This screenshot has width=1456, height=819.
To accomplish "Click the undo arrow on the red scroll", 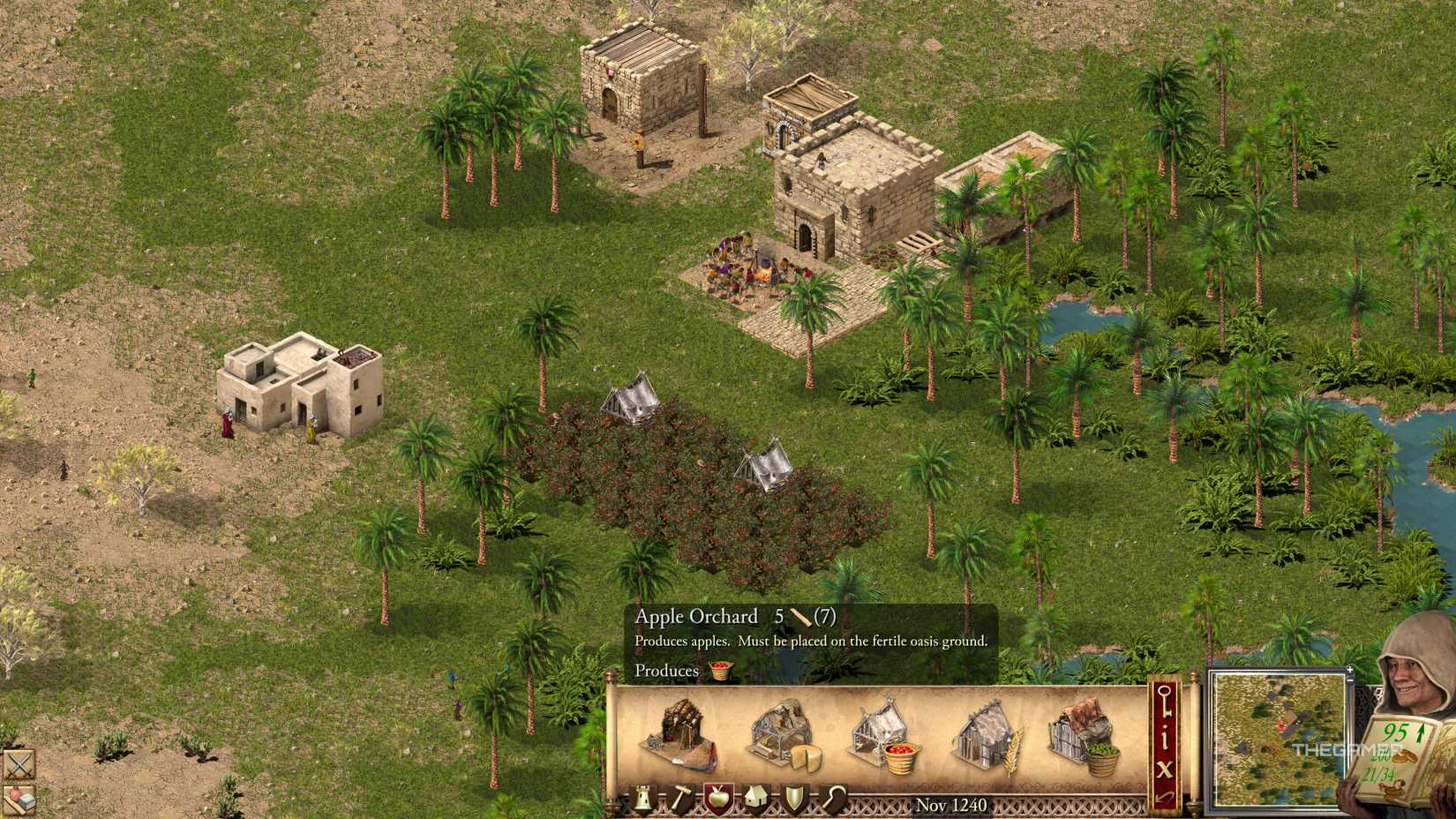I will click(1164, 796).
